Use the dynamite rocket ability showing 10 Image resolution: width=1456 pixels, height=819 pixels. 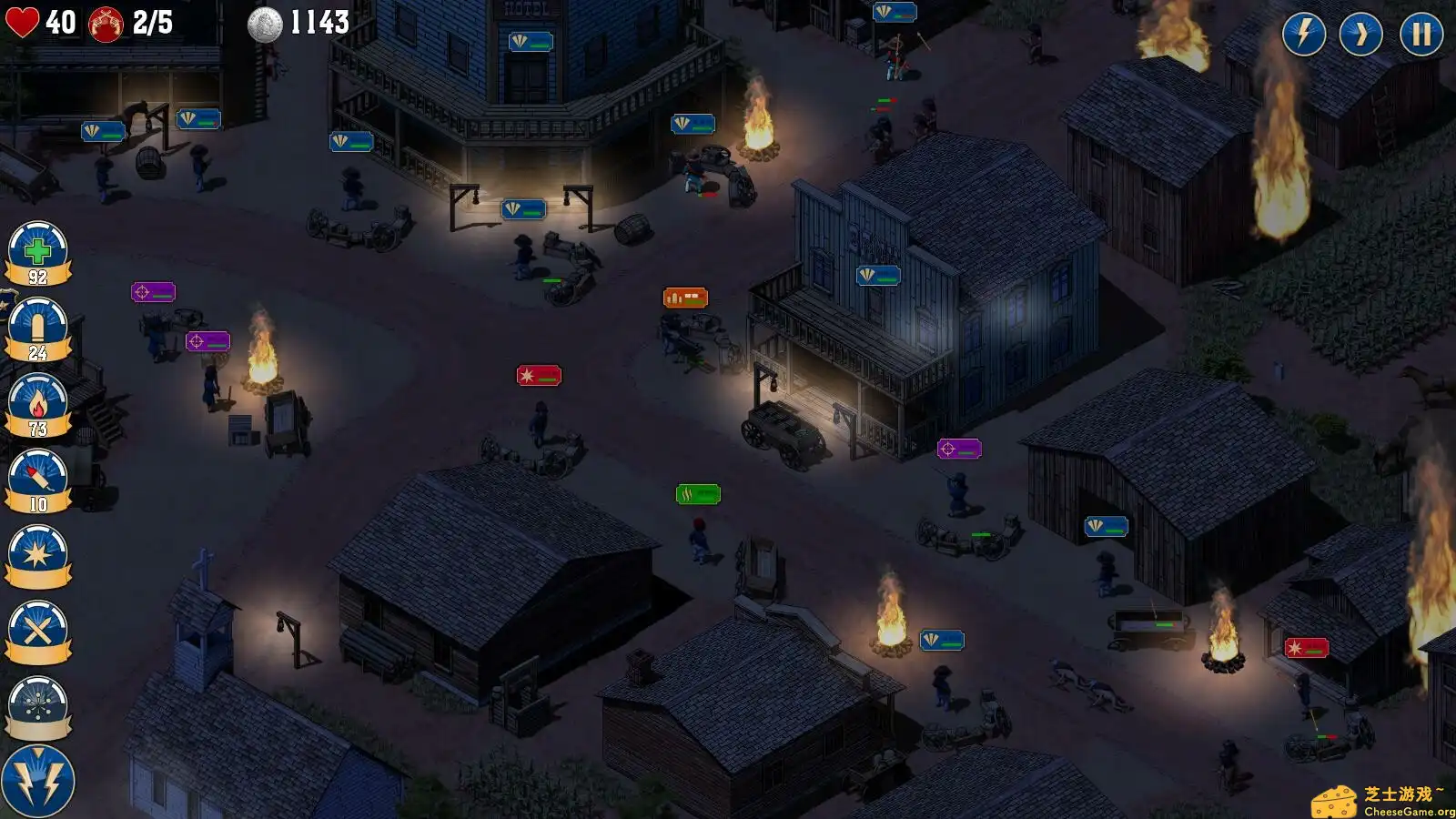tap(37, 476)
